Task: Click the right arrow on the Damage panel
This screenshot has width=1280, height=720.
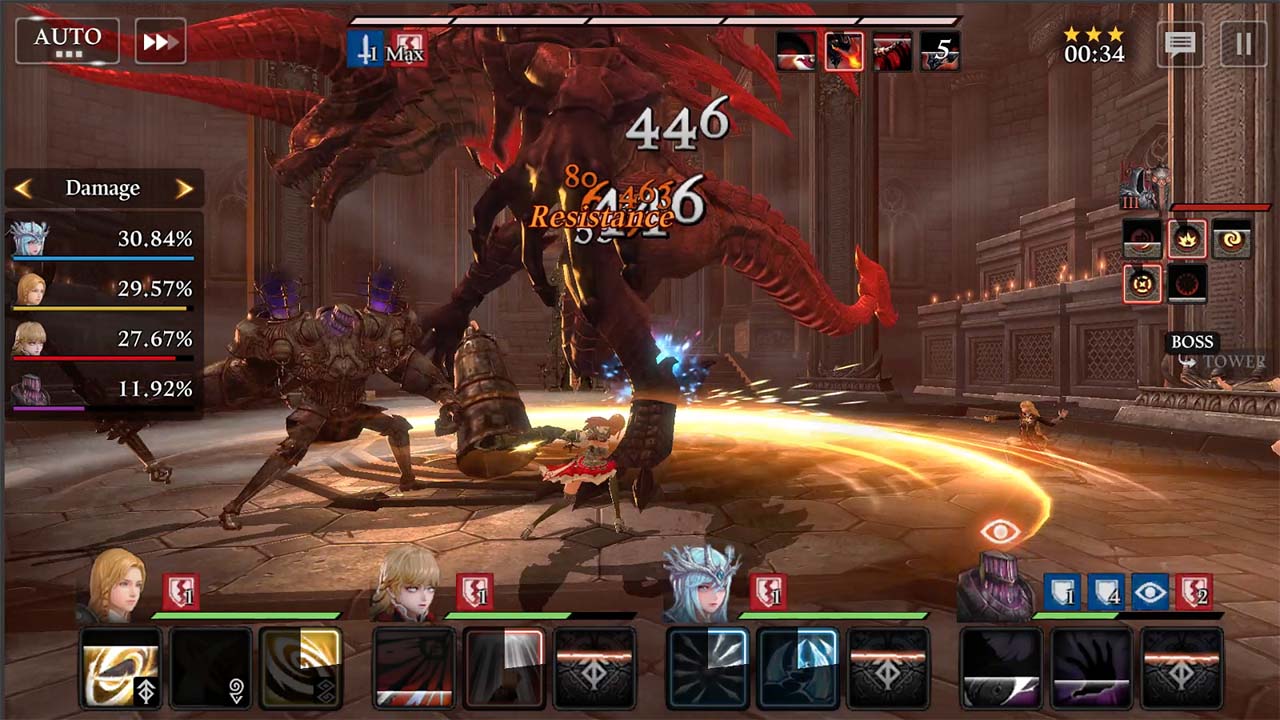Action: (x=185, y=188)
